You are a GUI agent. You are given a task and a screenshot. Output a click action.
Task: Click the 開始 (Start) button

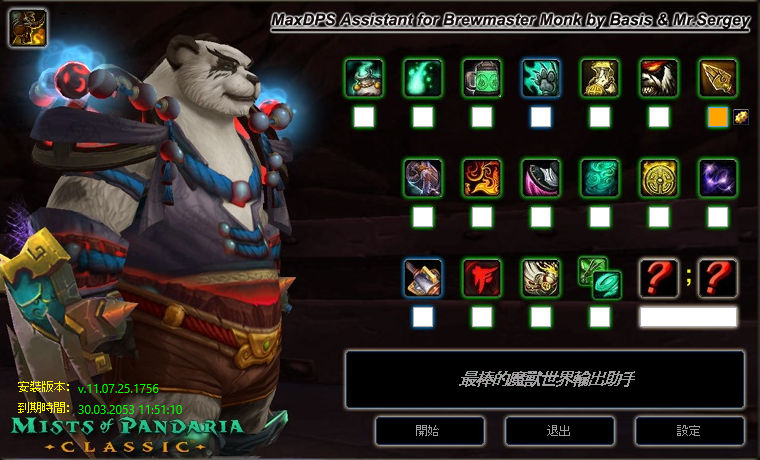pos(426,431)
